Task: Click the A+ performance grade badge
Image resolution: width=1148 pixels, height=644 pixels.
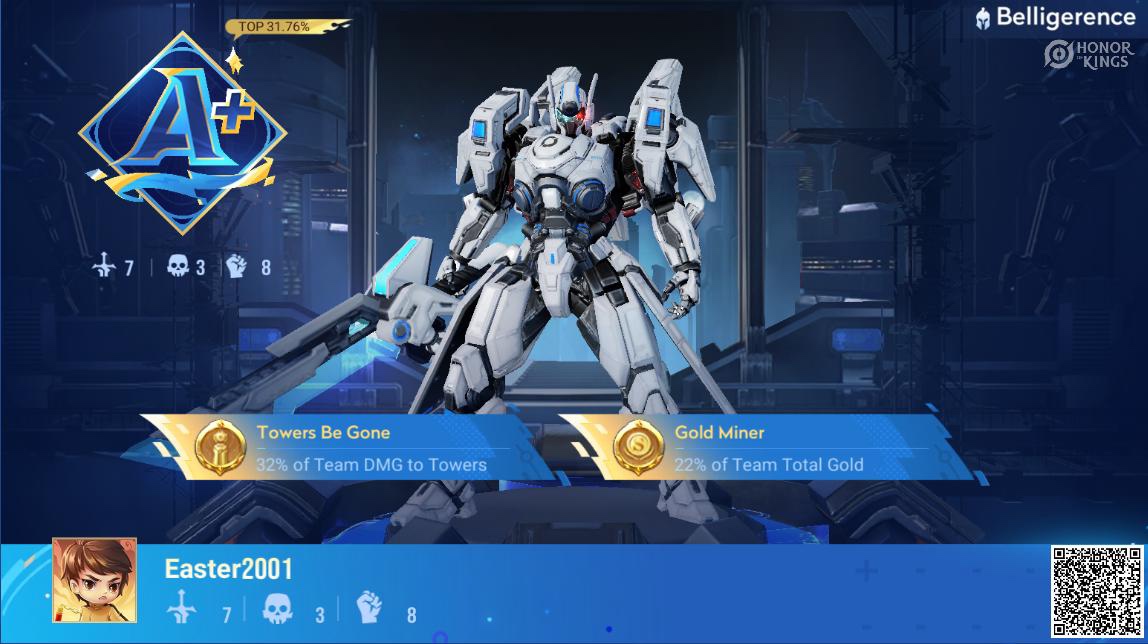Action: [183, 133]
